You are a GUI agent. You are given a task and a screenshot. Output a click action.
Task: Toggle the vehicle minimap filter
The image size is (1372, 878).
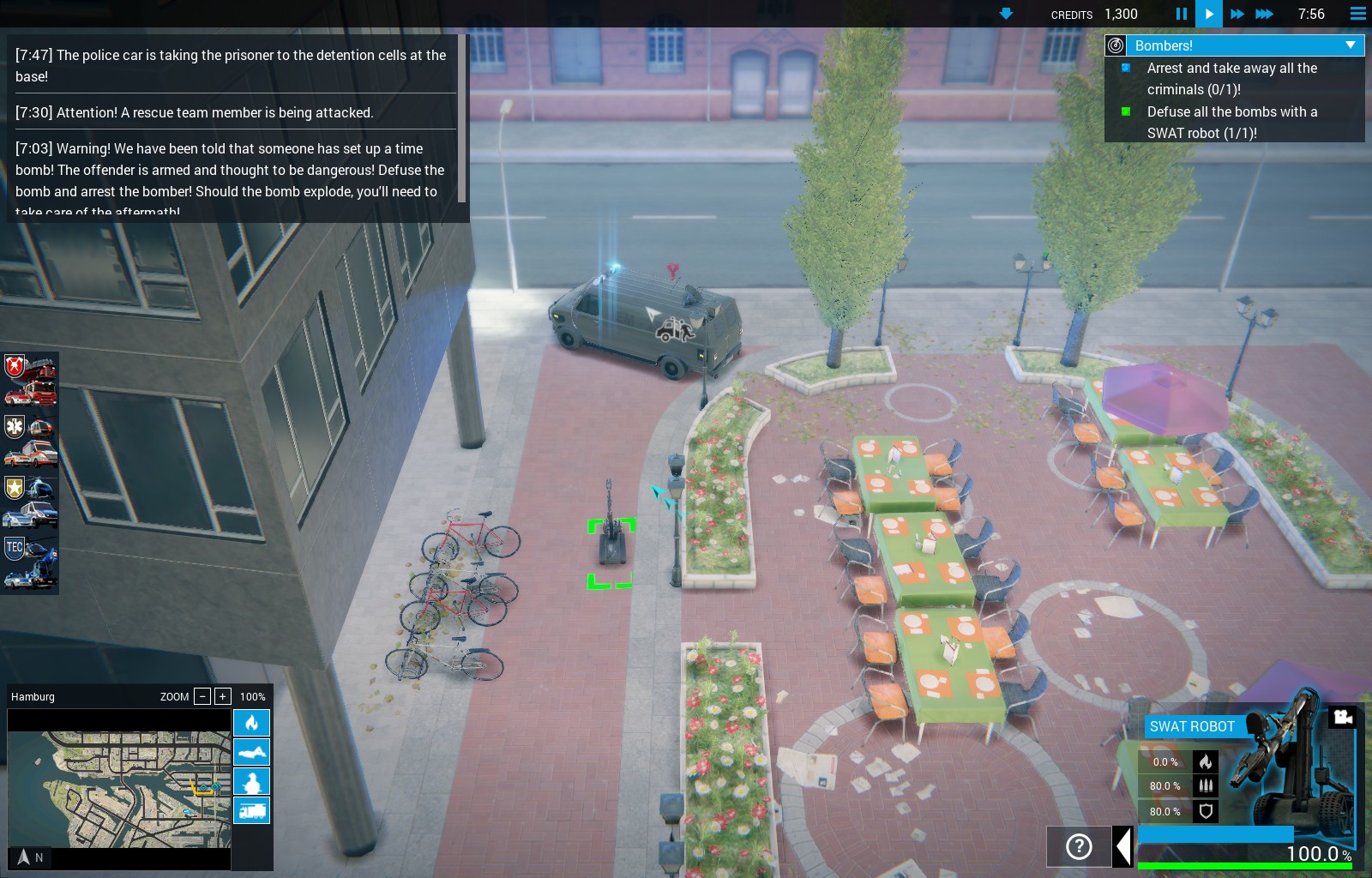click(x=252, y=810)
